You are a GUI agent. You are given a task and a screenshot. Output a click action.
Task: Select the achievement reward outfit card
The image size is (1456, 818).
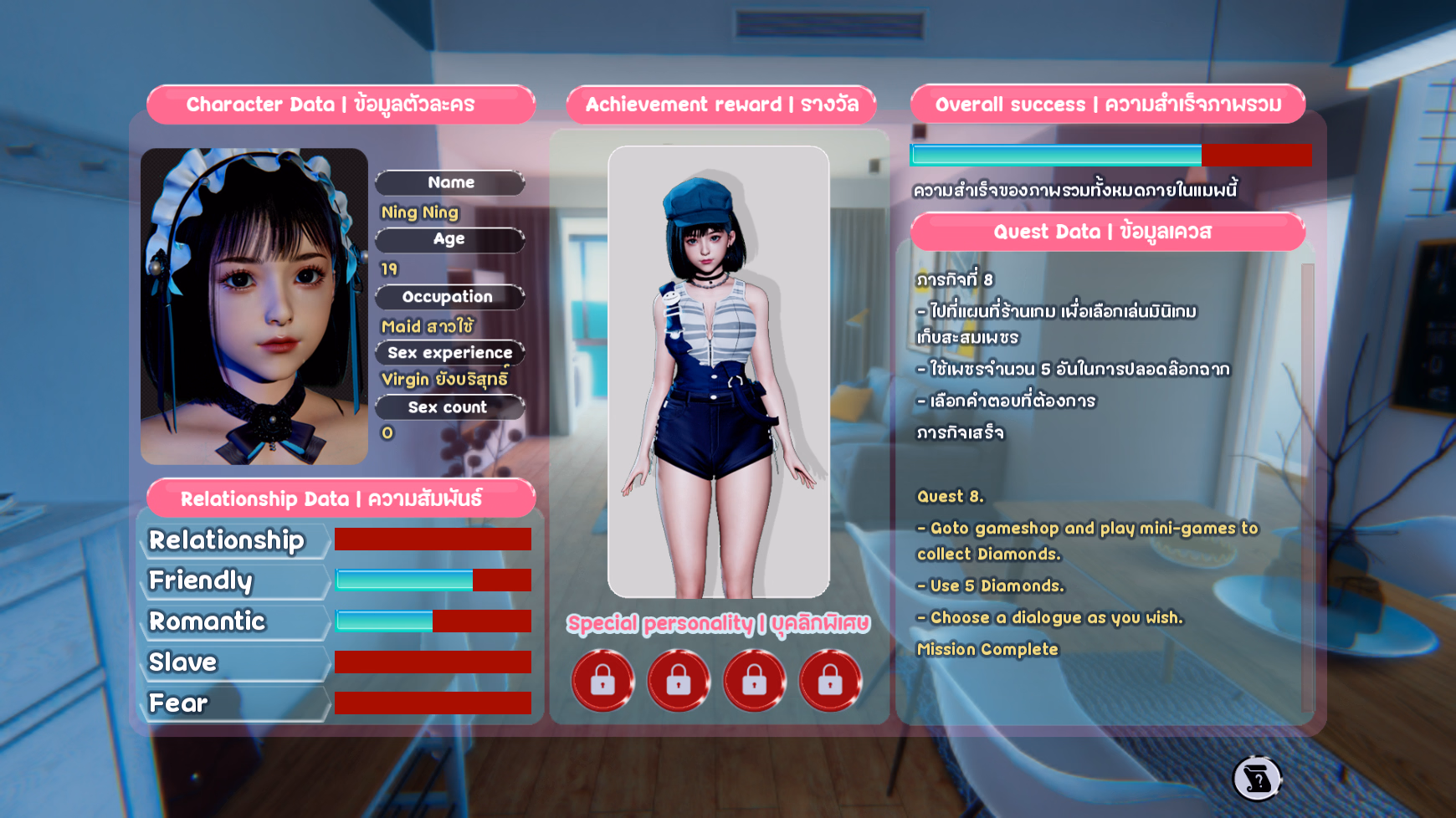pos(718,371)
